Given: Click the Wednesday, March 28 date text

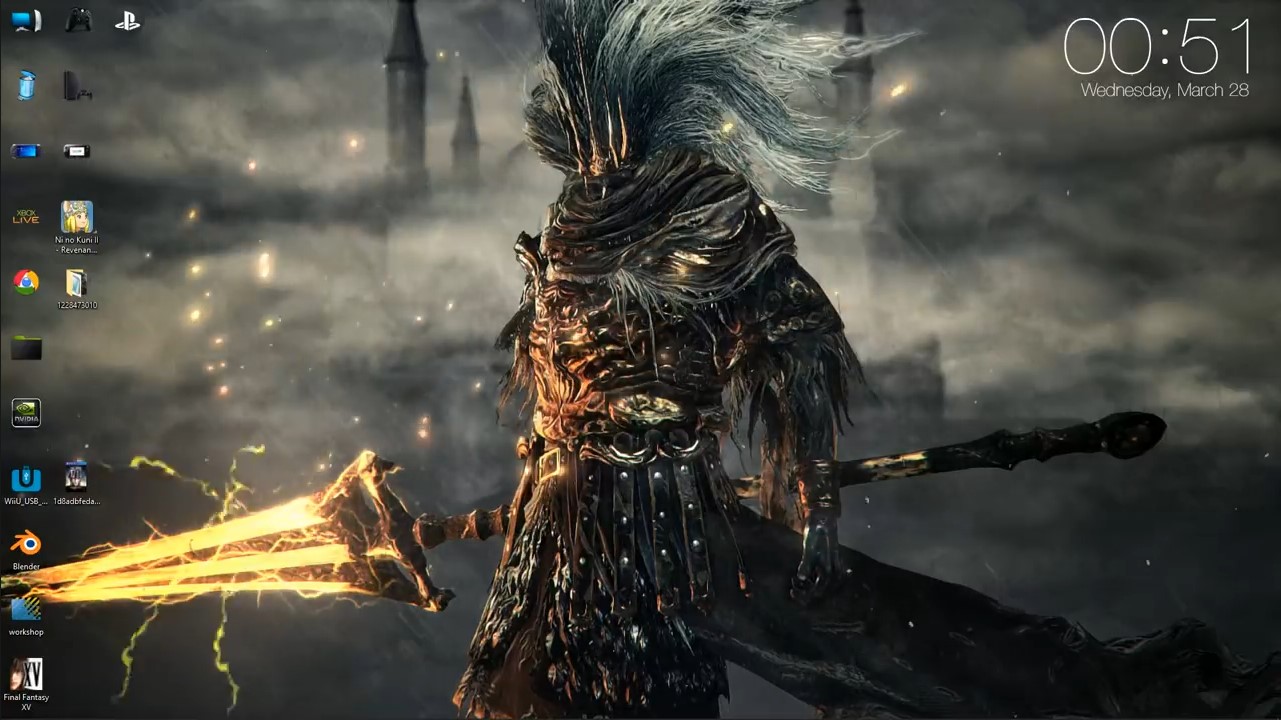Looking at the screenshot, I should pos(1167,90).
